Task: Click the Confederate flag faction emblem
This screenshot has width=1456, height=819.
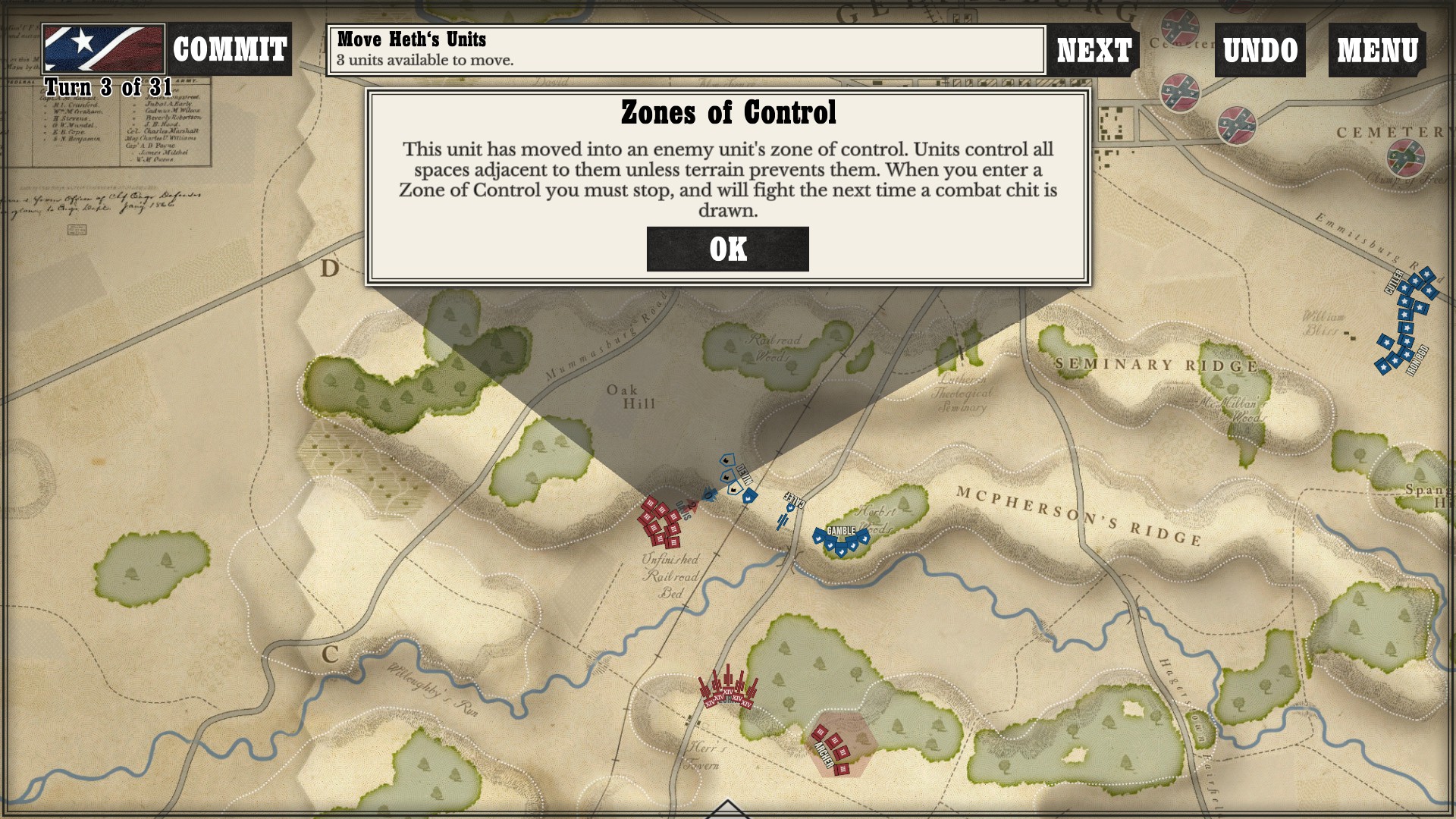Action: tap(103, 49)
